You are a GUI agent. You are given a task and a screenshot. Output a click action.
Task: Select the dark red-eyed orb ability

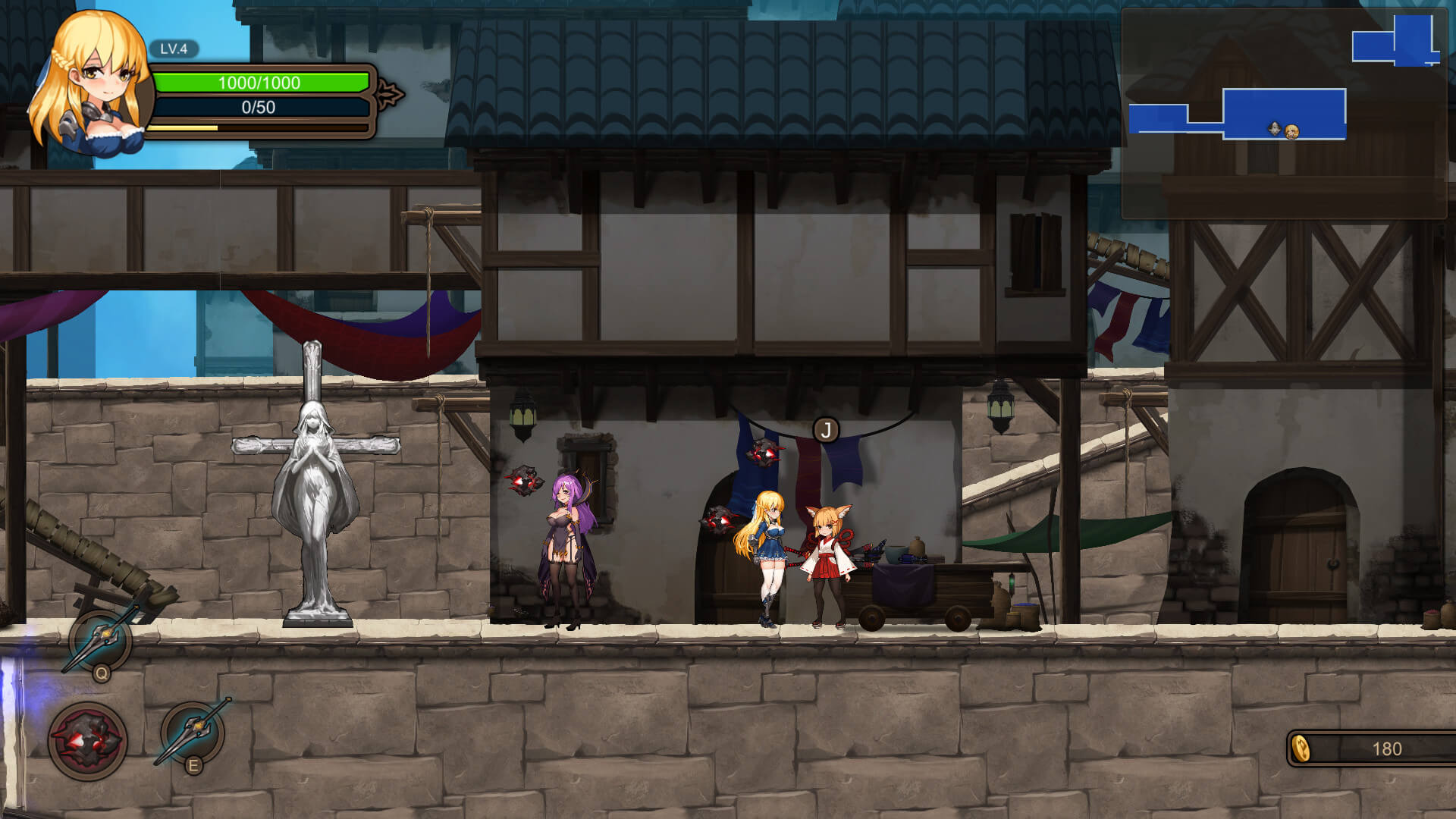click(88, 741)
